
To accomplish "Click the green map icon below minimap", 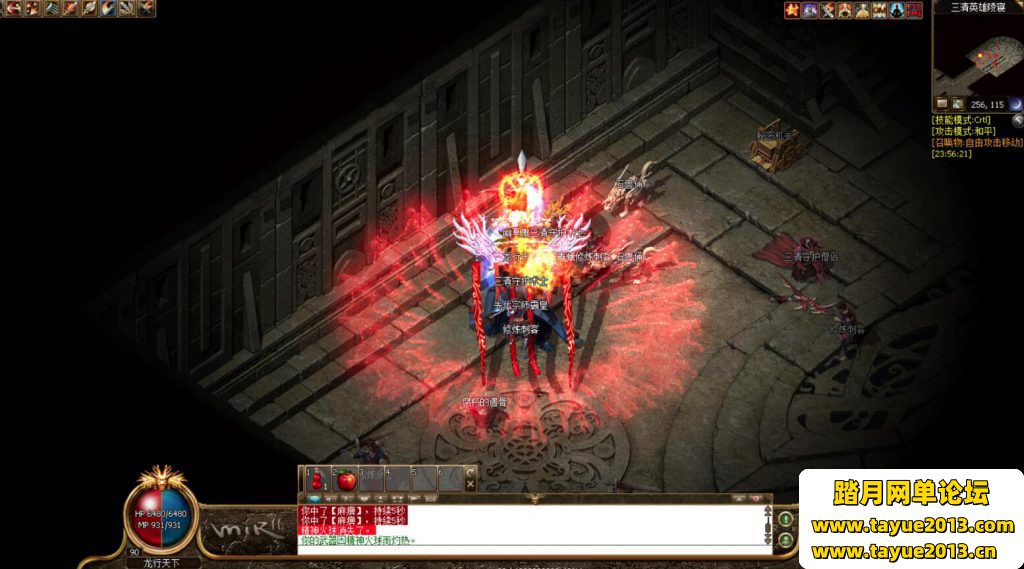I will 958,104.
